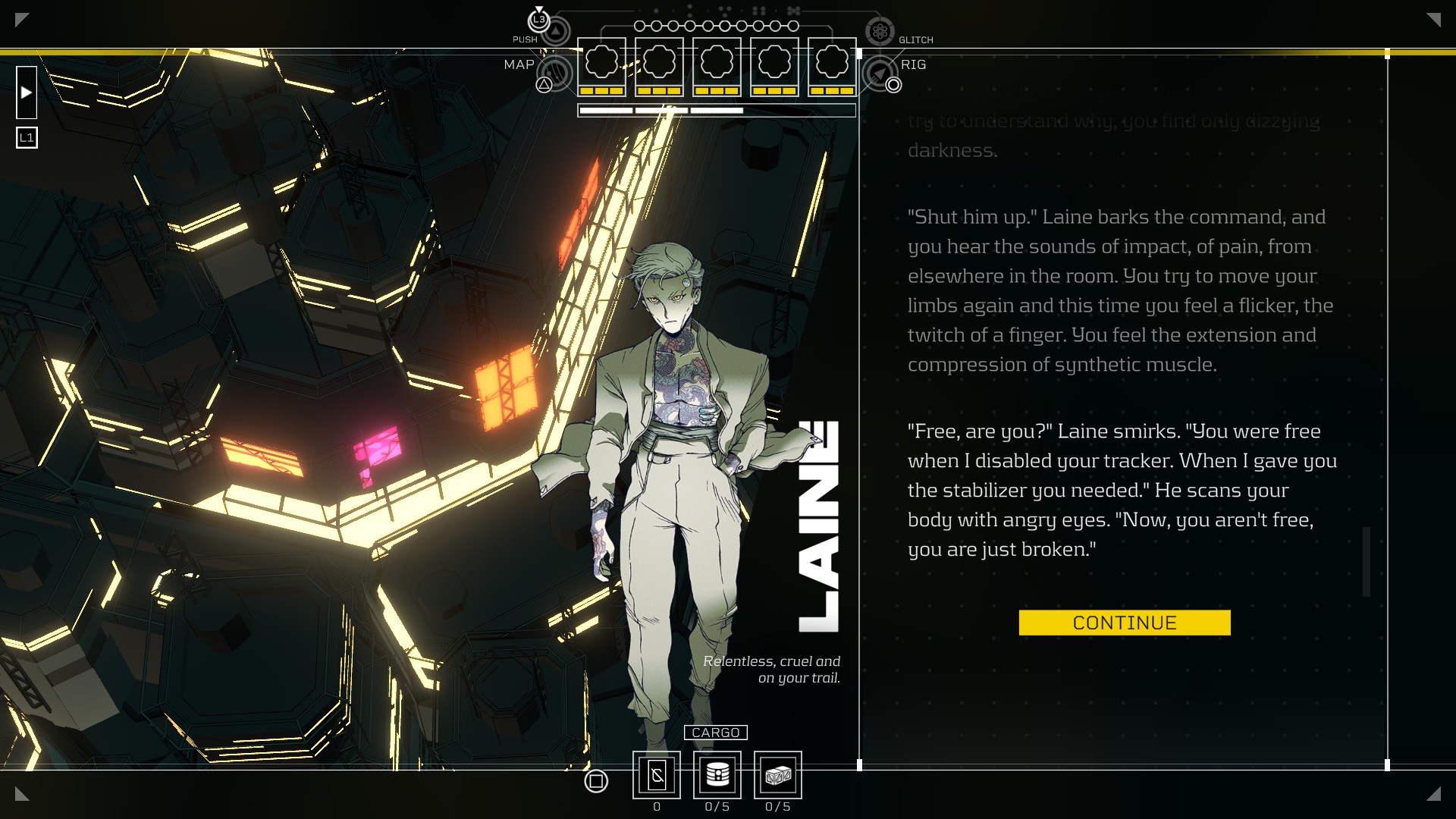Select the cryo currency cargo slot

click(x=657, y=775)
